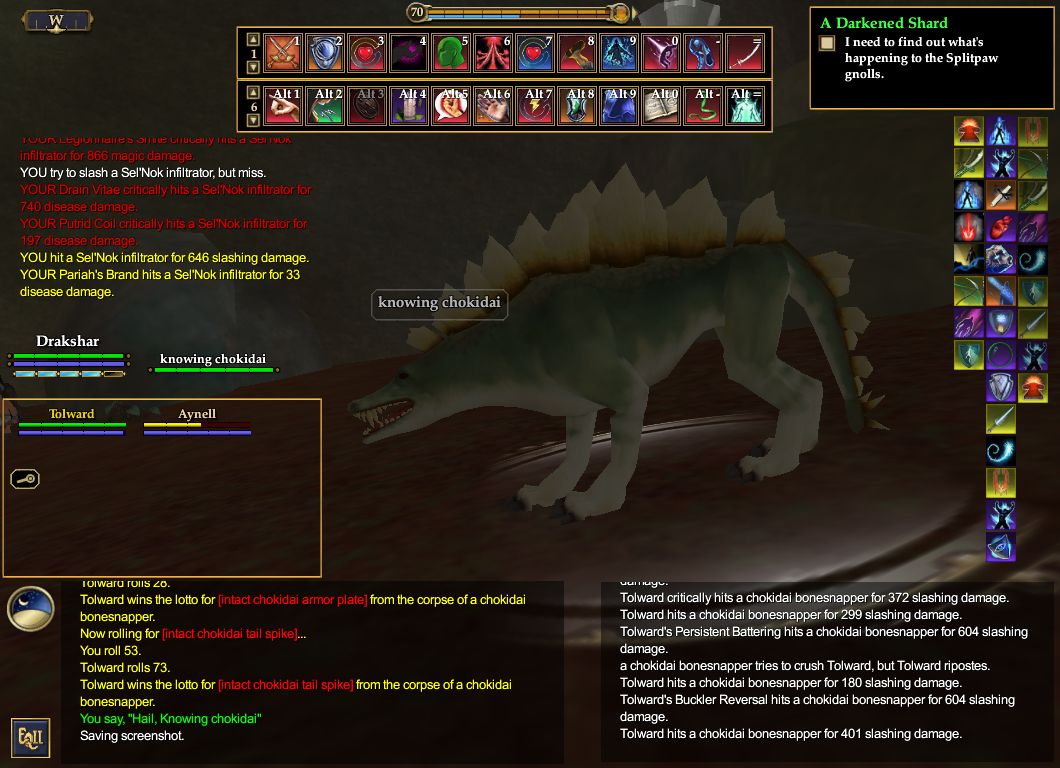Use the green snake ability on Alt -
This screenshot has height=768, width=1060.
coord(703,106)
